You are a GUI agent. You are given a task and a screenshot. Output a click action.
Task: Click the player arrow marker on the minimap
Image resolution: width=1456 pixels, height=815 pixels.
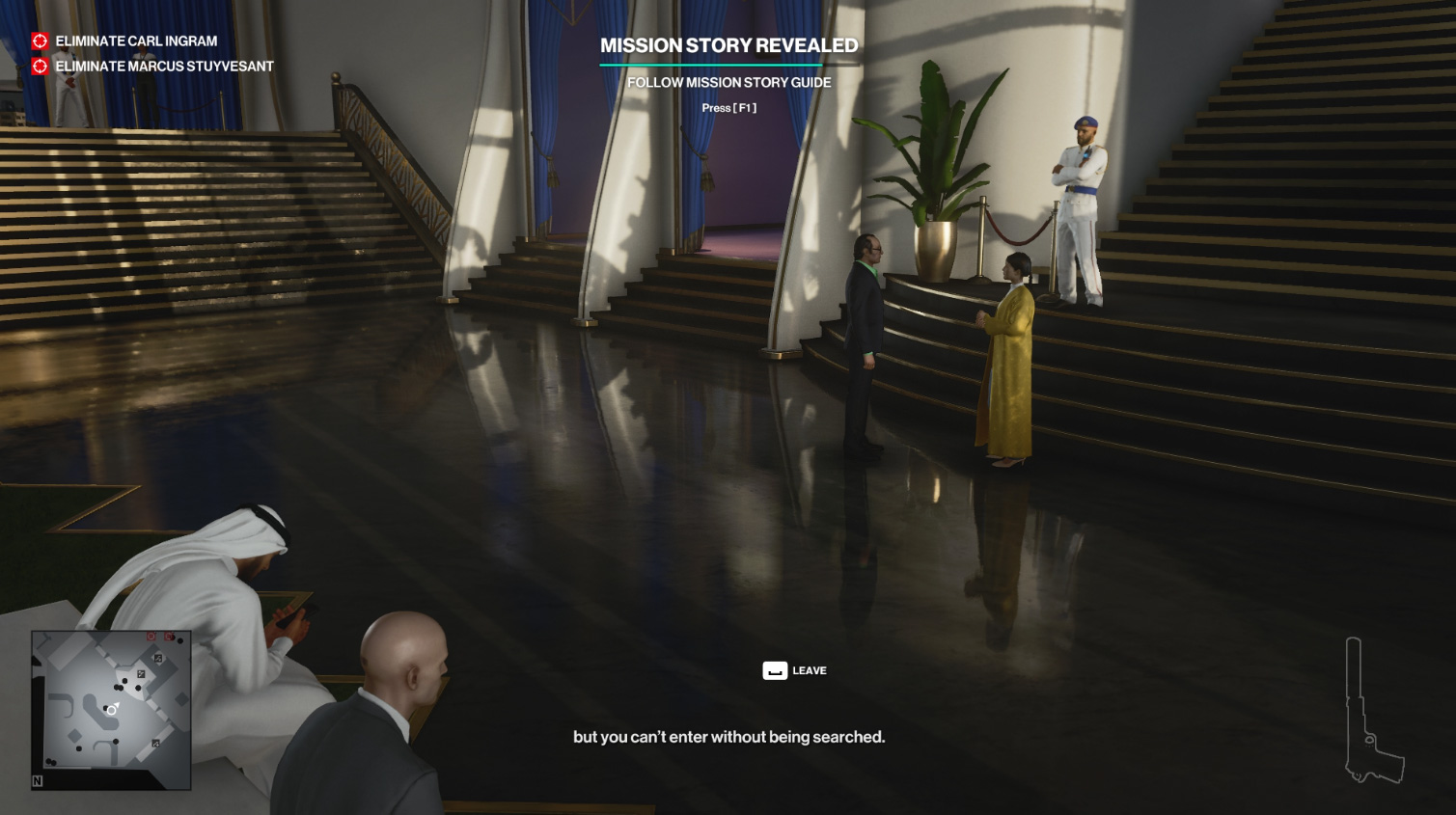(x=111, y=709)
